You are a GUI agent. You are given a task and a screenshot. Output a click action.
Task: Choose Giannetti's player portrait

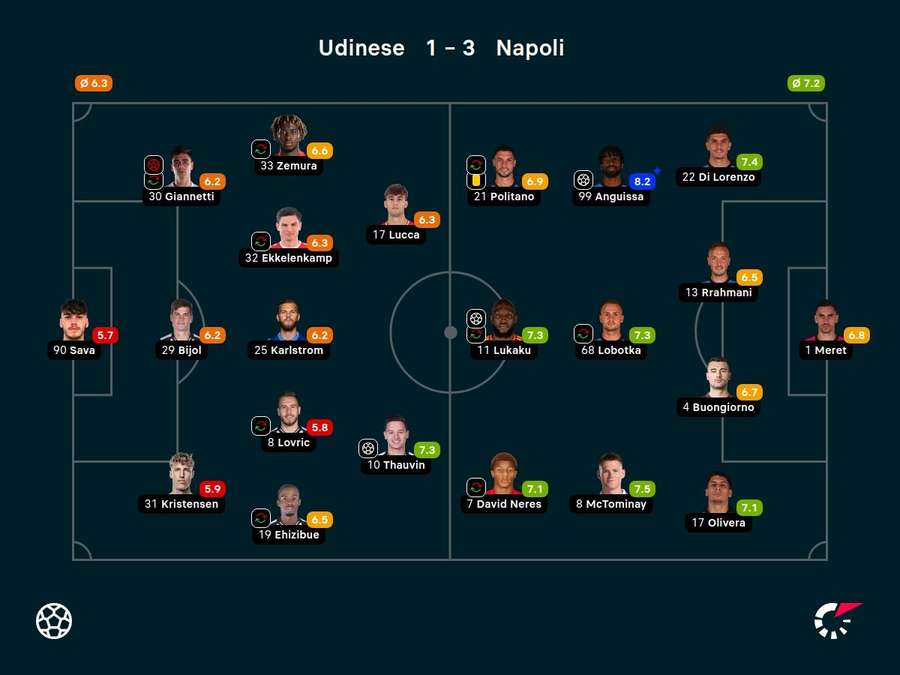point(181,167)
